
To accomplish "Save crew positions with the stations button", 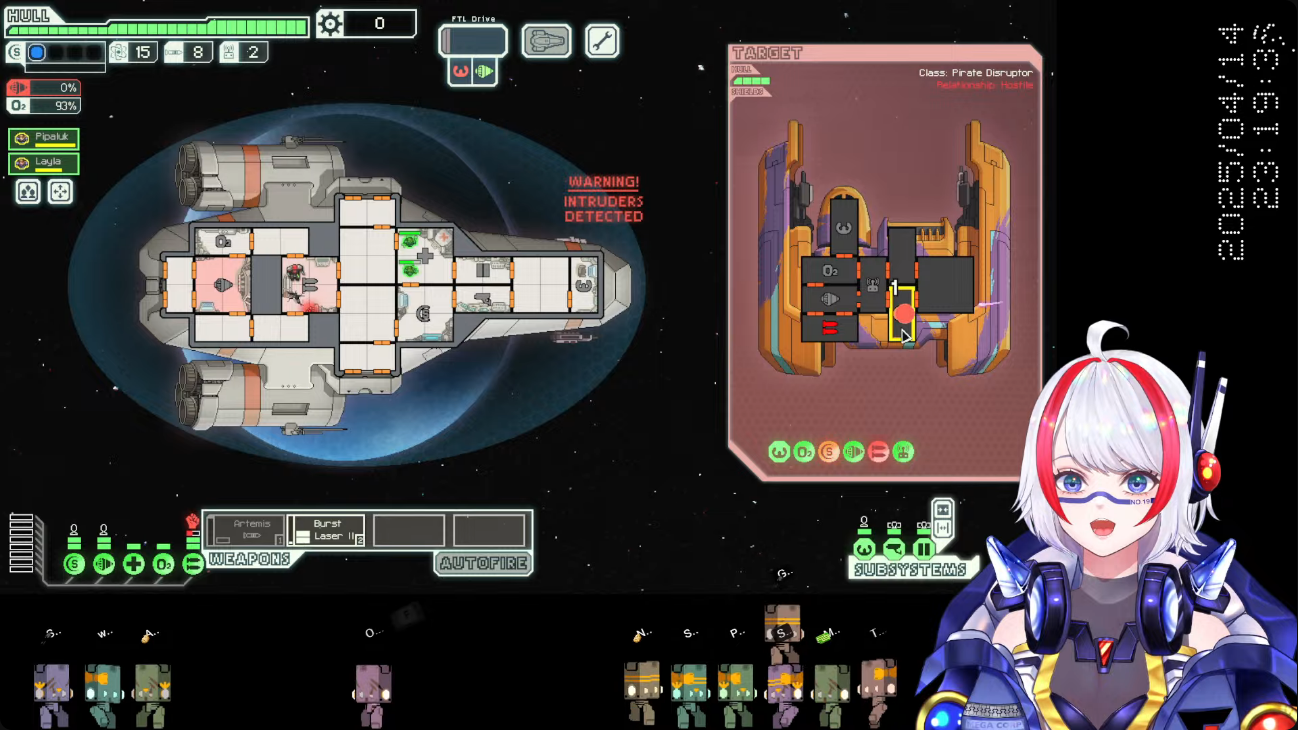I will point(28,191).
